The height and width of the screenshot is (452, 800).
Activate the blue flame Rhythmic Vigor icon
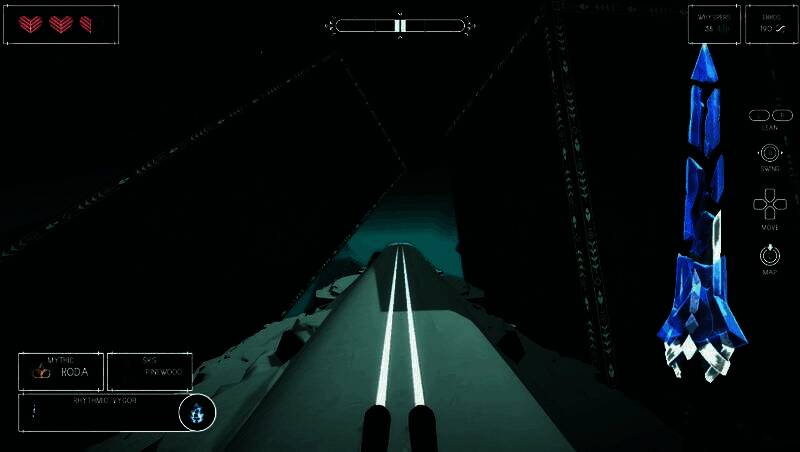point(198,412)
